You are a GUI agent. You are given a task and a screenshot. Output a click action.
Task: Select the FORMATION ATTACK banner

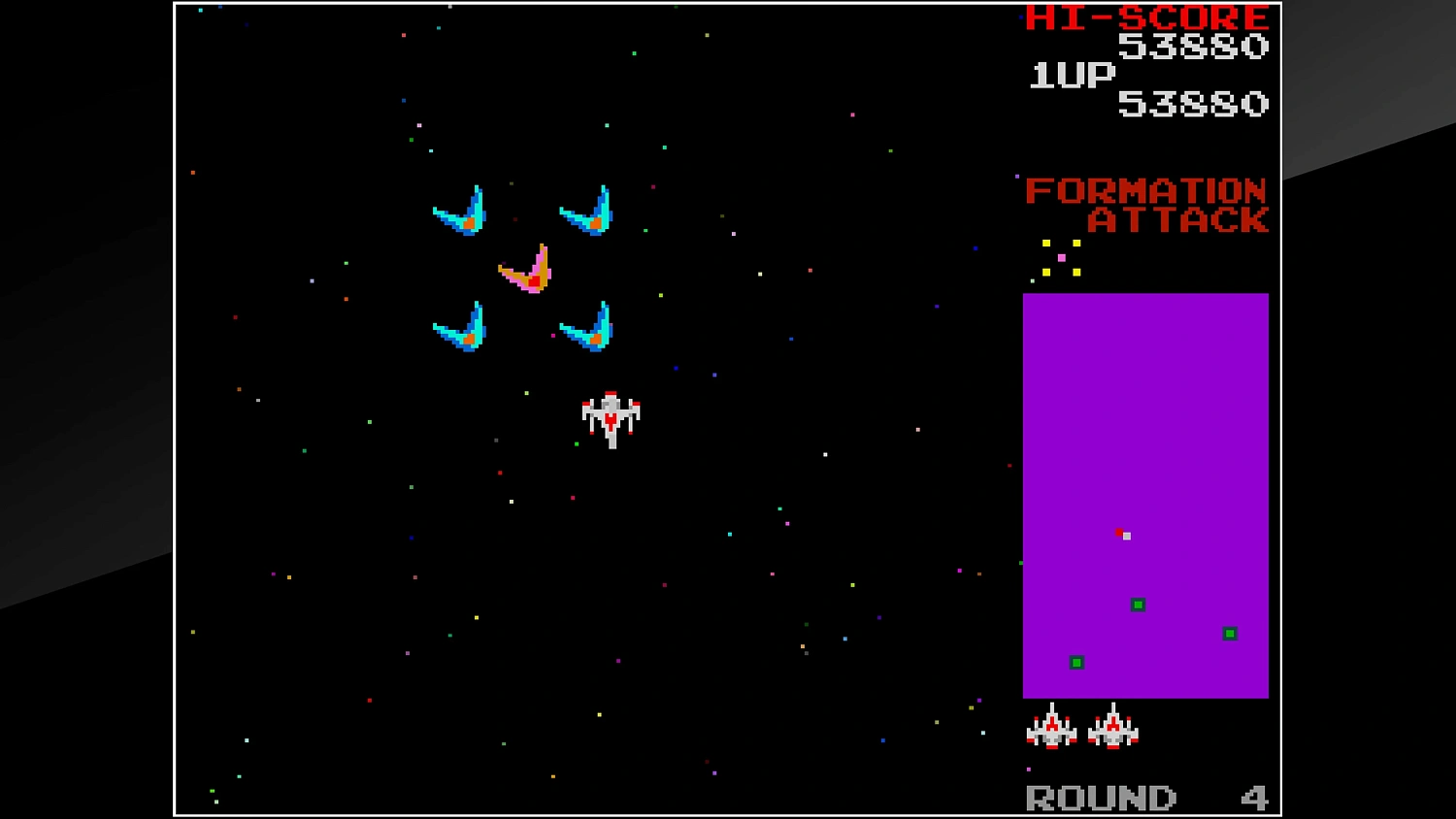[1146, 207]
